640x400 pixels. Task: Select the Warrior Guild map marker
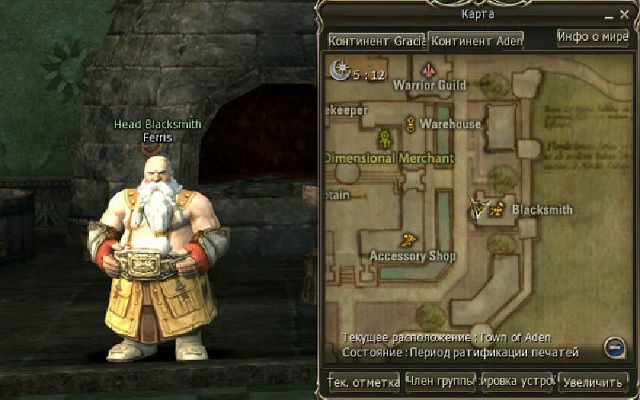click(429, 70)
